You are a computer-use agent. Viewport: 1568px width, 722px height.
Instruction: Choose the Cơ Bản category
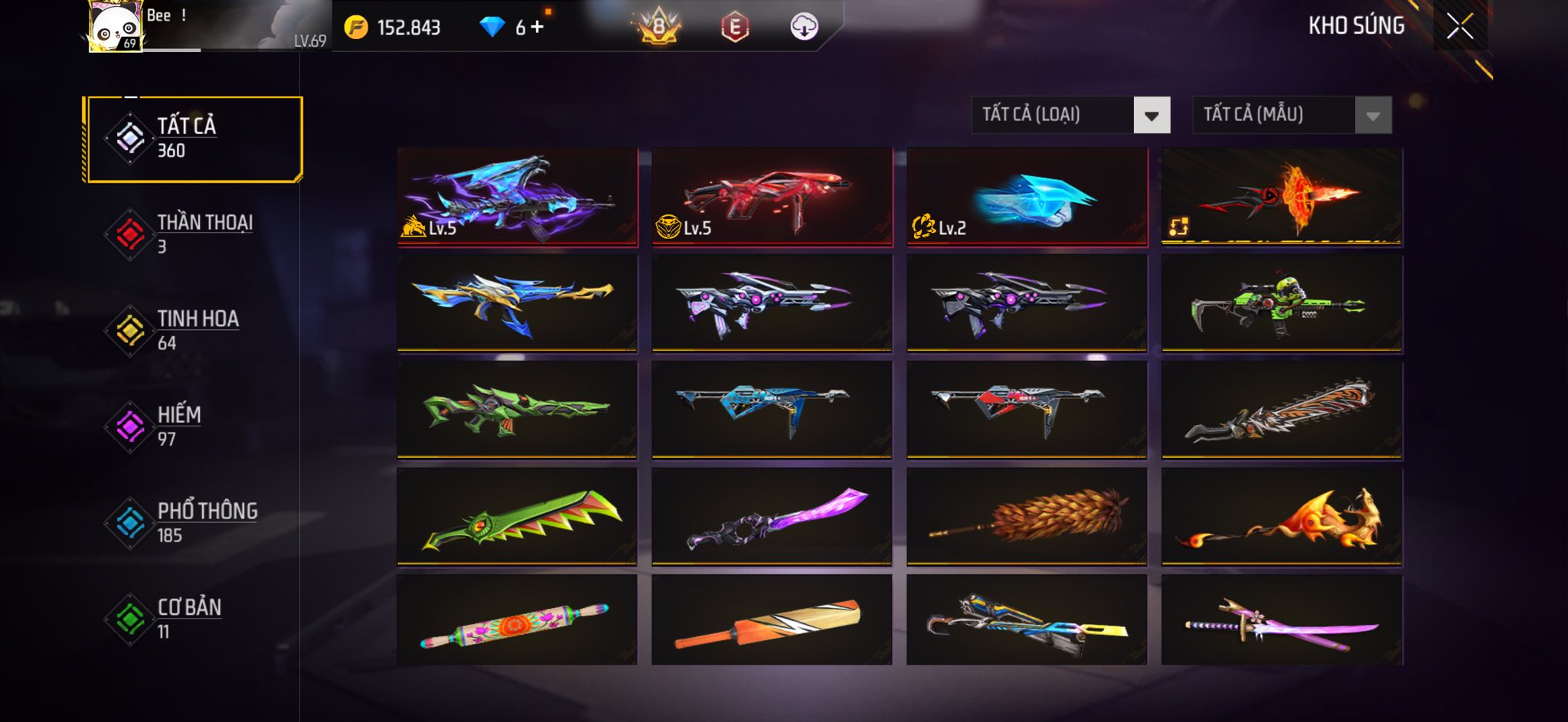[194, 619]
